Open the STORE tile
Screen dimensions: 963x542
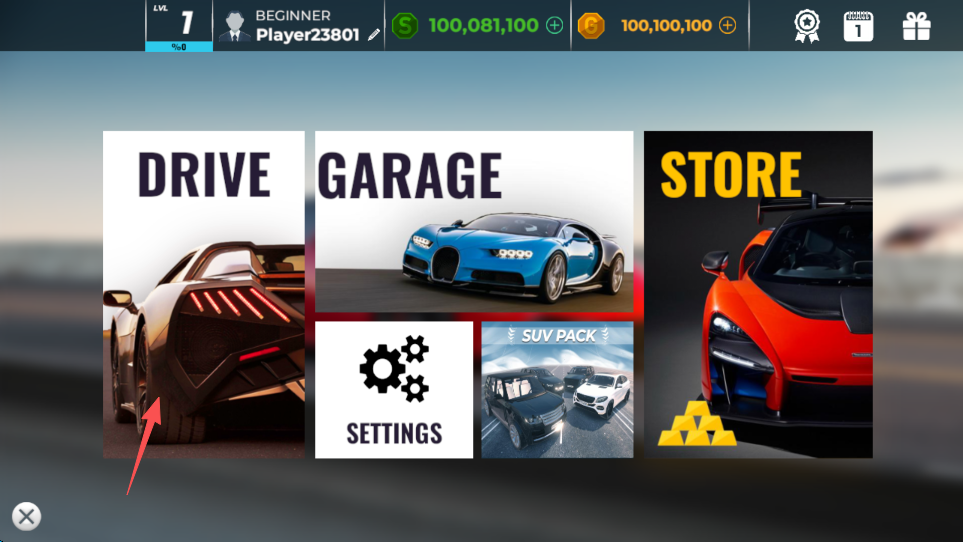coord(758,294)
